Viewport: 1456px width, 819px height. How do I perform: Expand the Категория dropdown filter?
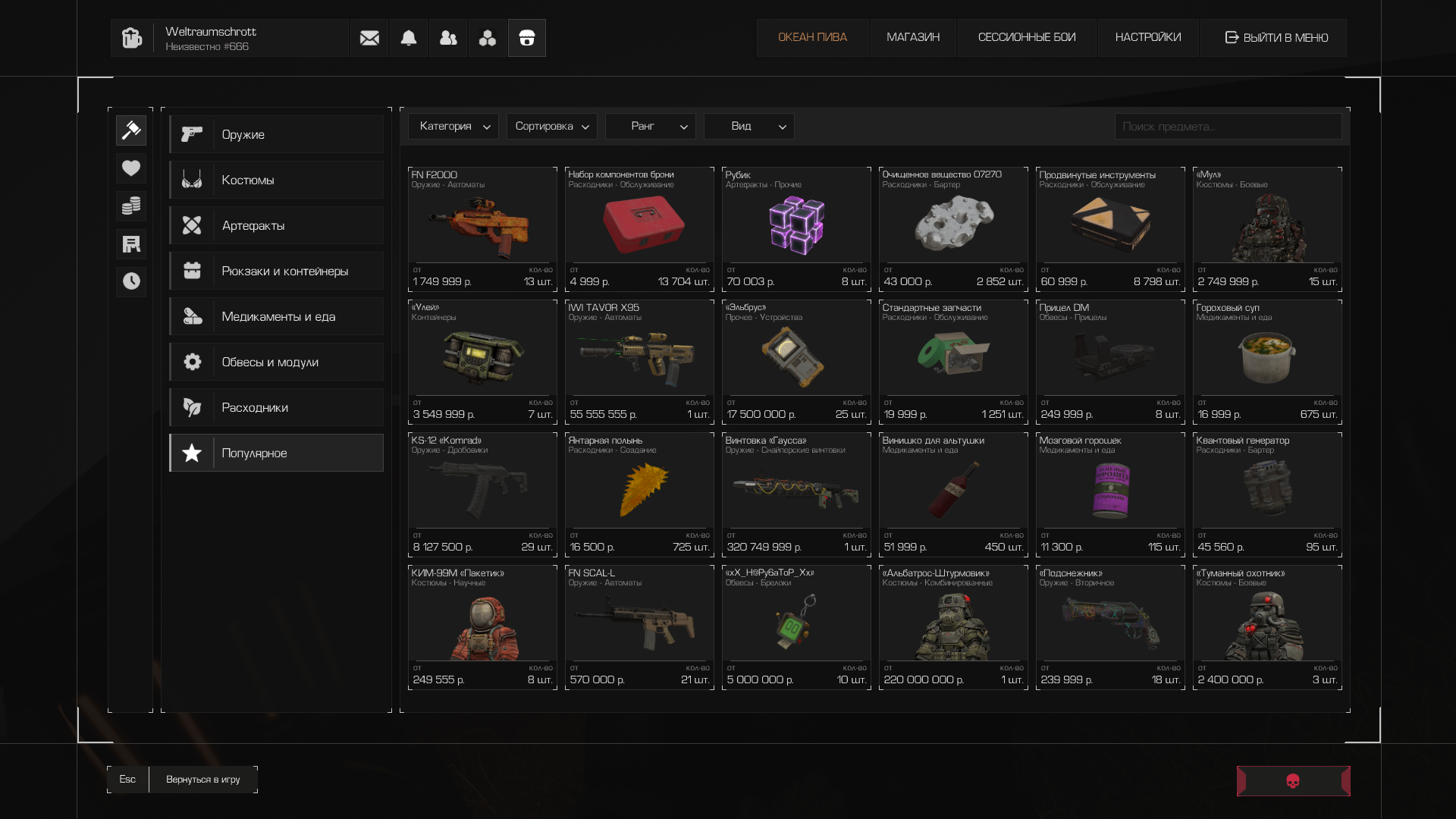point(453,126)
